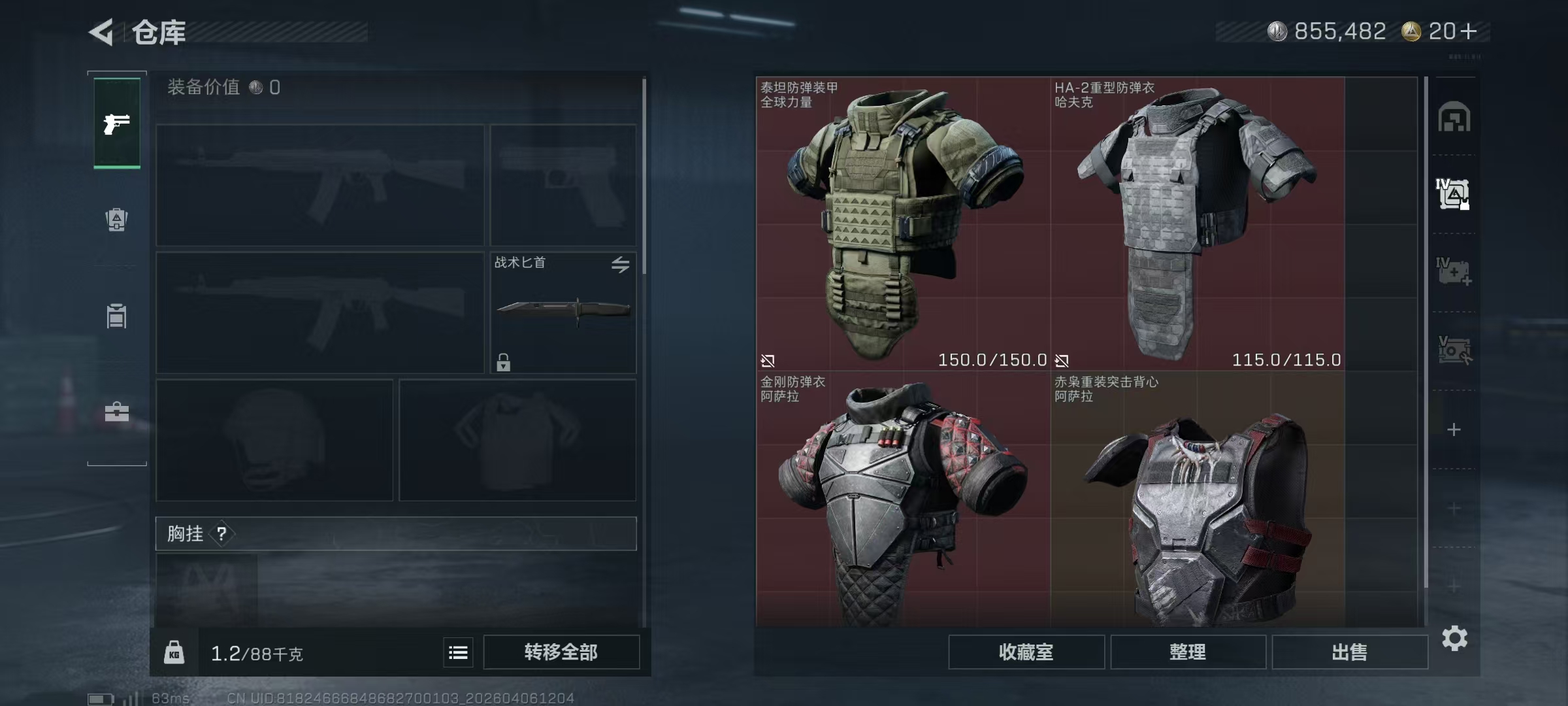Open the 收藏室 collection room
The height and width of the screenshot is (706, 1568).
pos(1026,652)
